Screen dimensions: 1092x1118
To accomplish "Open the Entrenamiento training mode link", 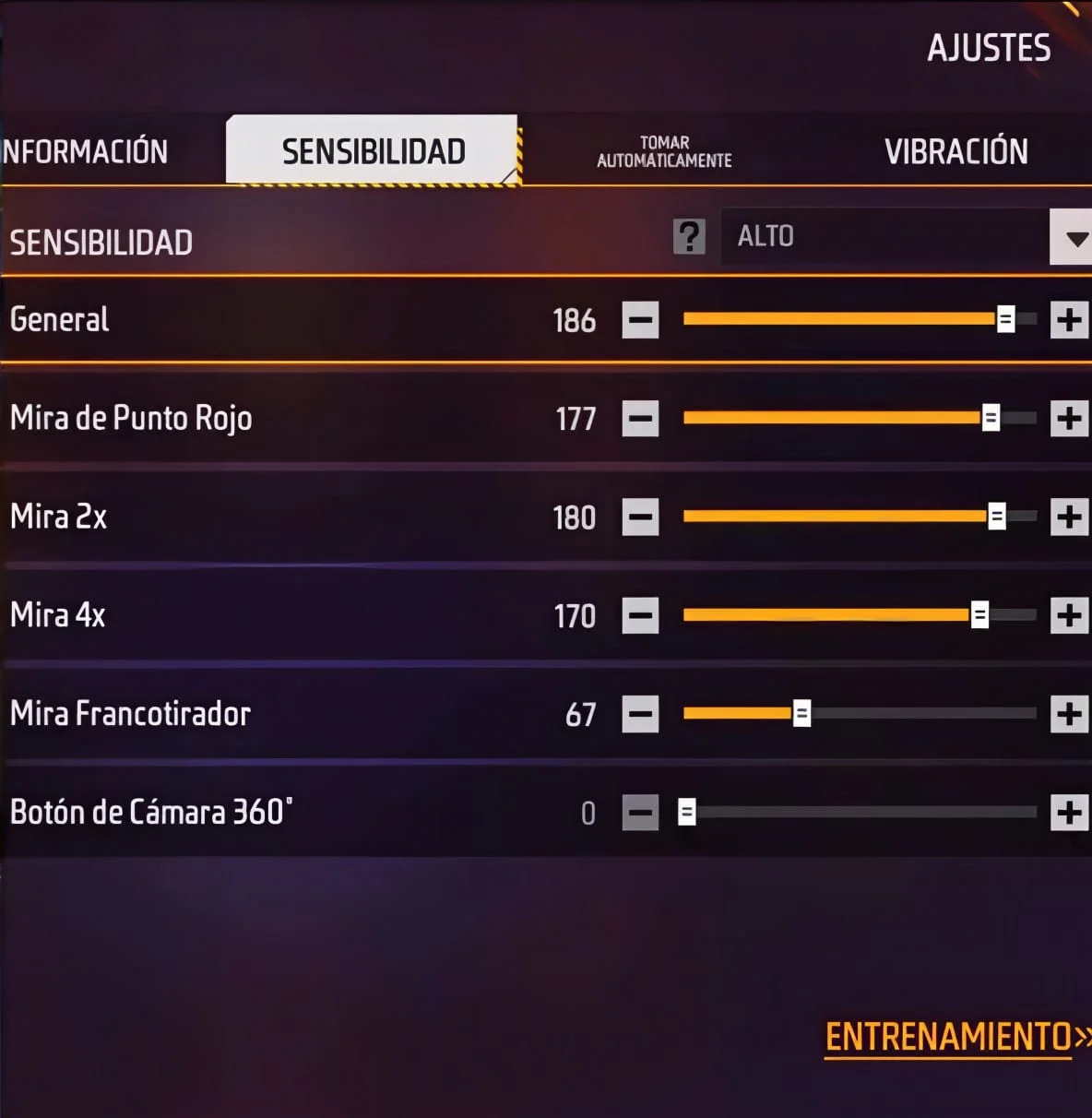I will [950, 1037].
